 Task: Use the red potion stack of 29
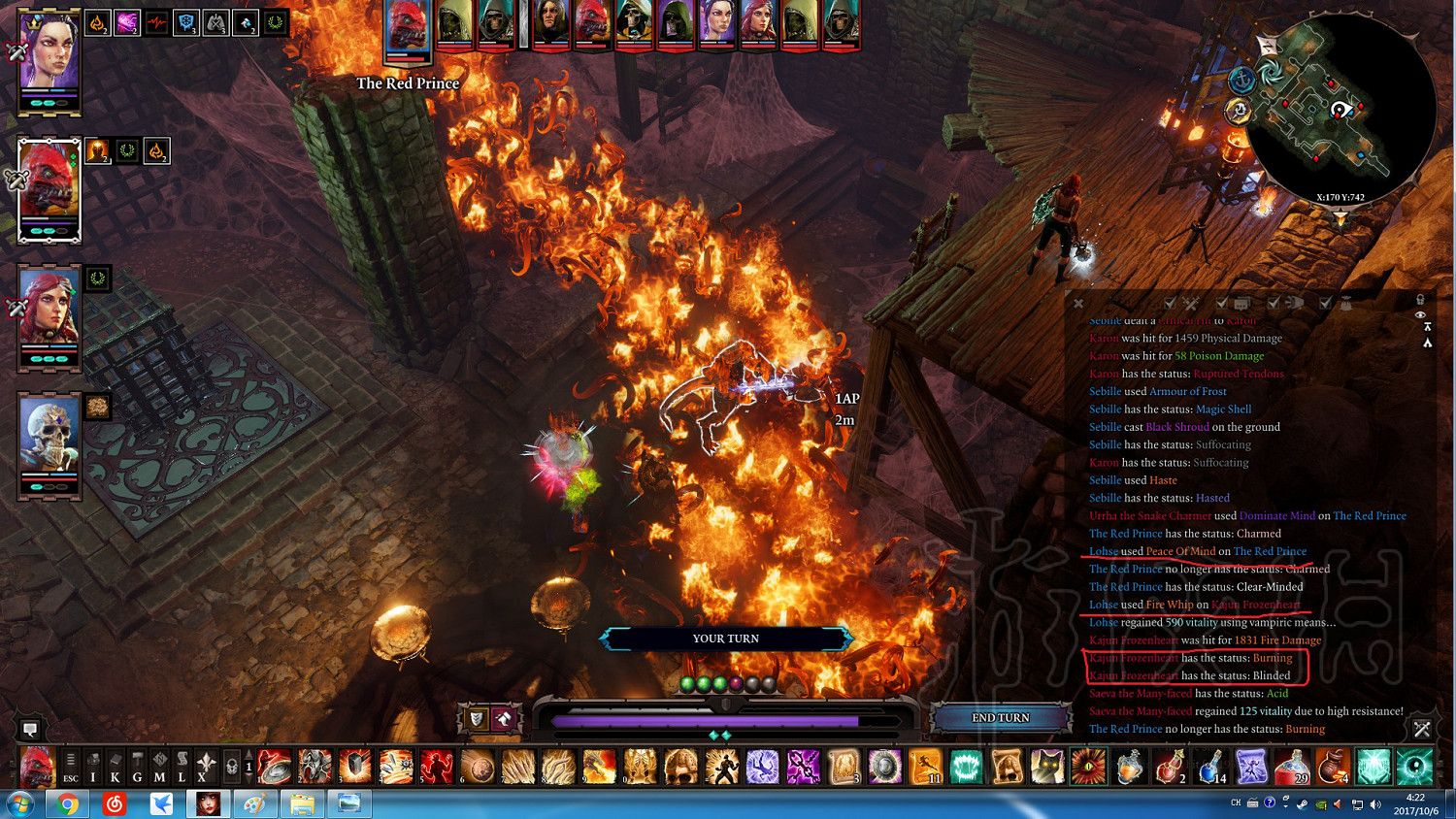[x=1292, y=767]
